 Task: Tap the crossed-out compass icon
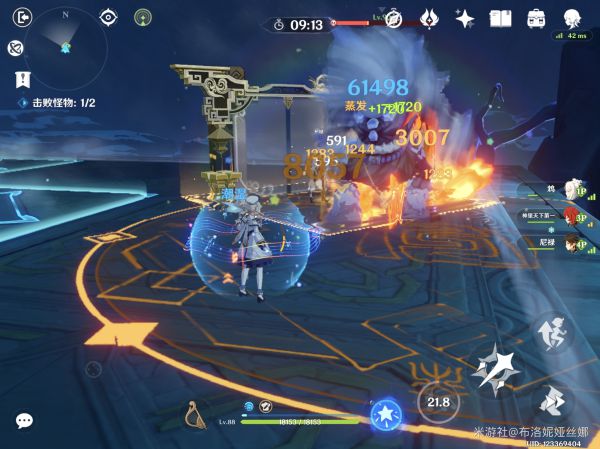coord(394,19)
